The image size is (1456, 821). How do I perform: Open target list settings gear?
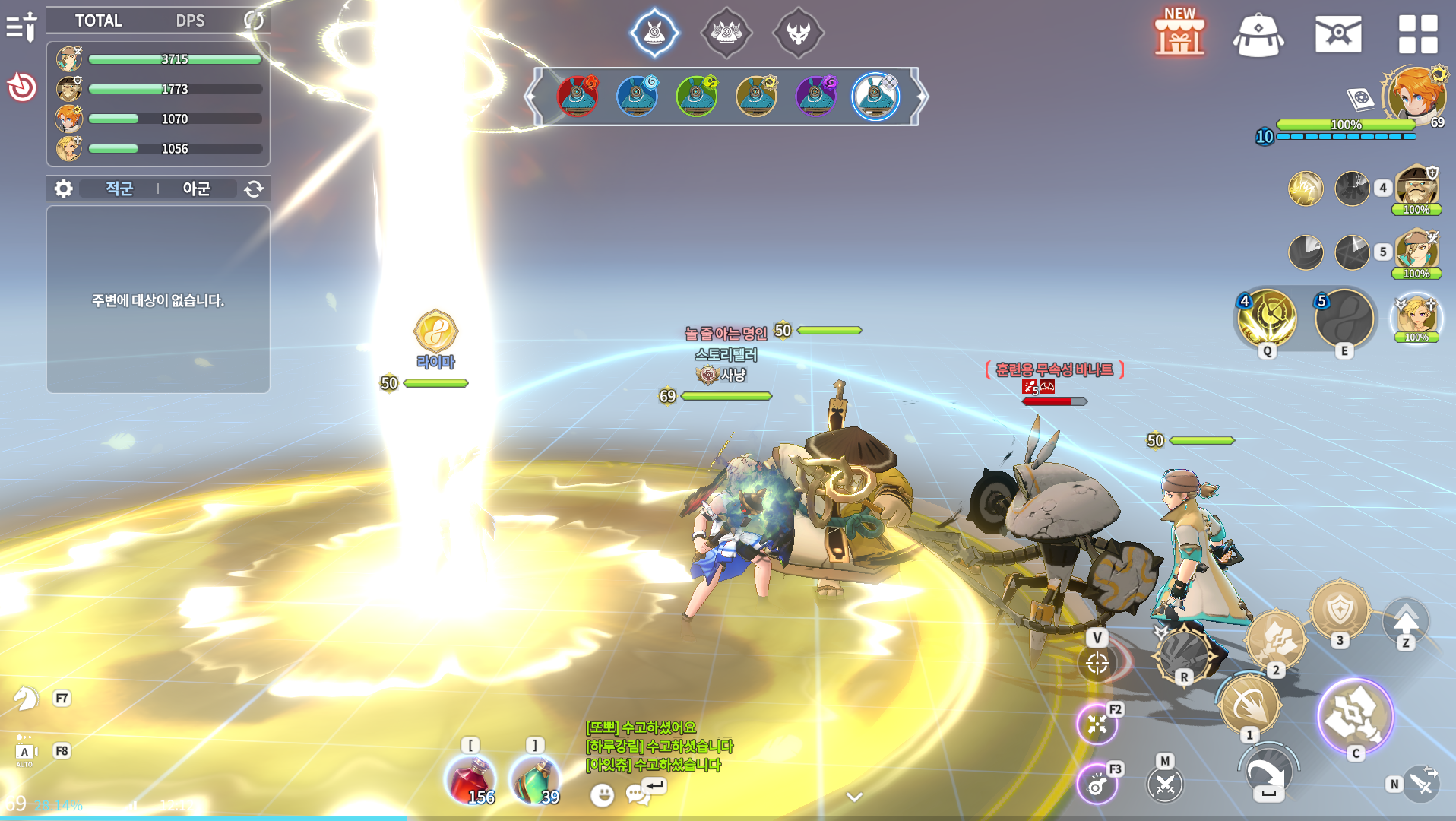pos(64,189)
